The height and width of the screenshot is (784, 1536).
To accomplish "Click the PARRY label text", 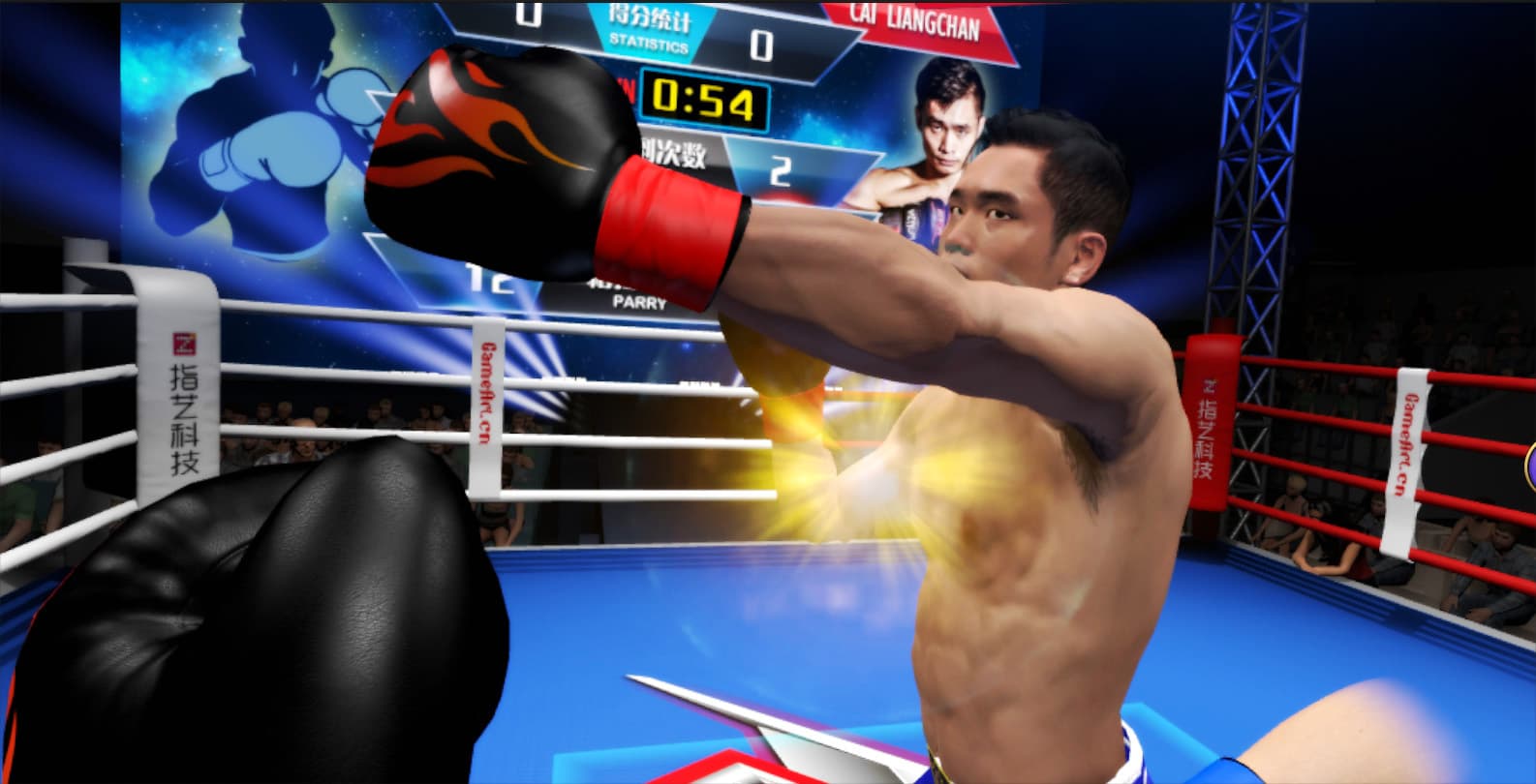I will tap(639, 304).
